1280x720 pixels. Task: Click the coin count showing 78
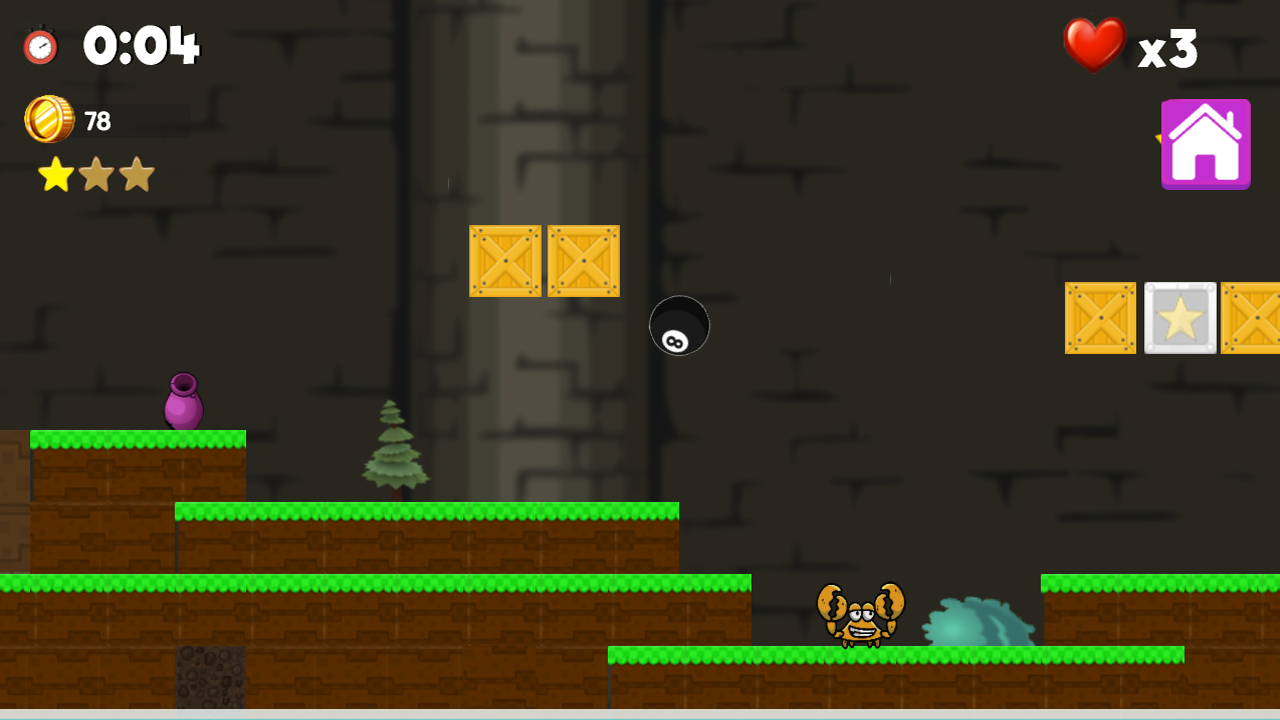pos(94,119)
